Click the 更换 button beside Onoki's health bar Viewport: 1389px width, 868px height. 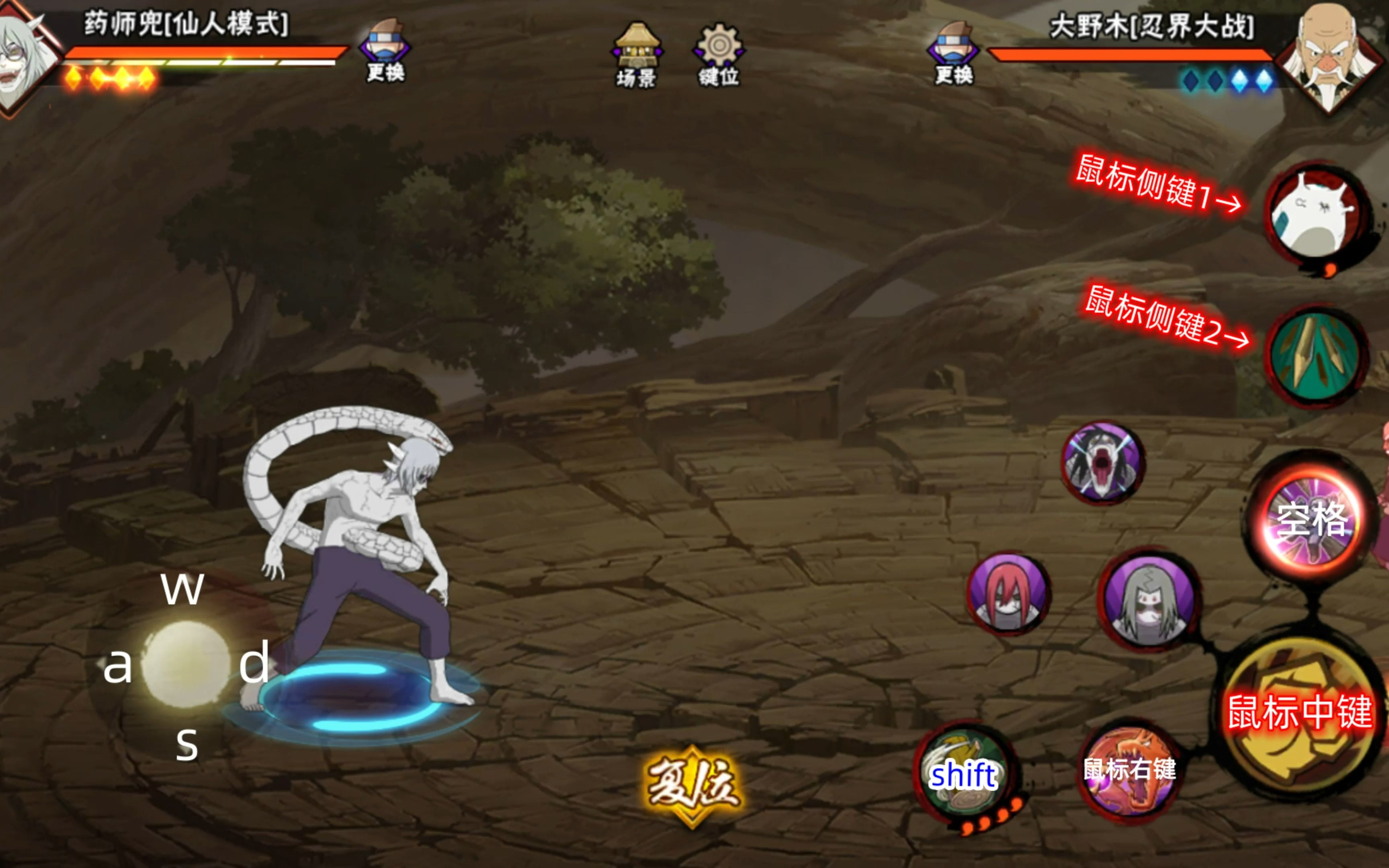point(953,52)
